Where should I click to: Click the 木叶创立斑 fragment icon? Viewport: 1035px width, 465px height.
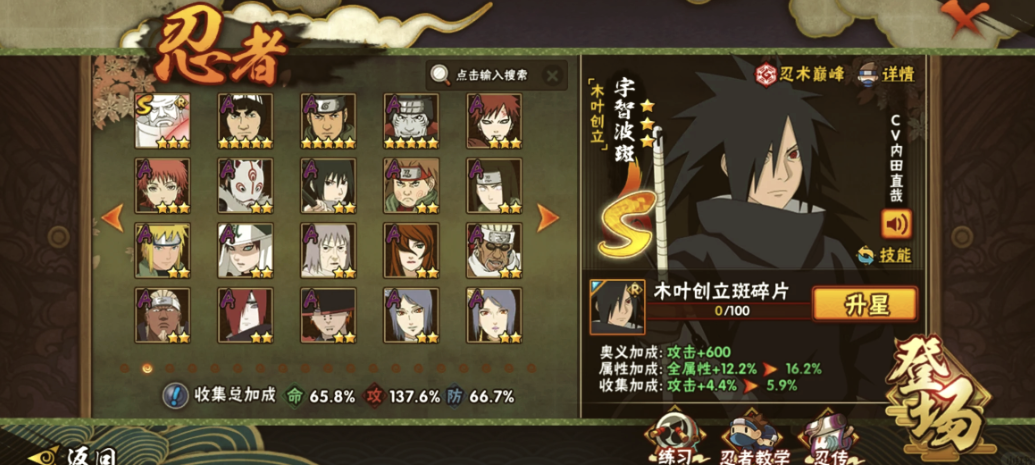(x=617, y=306)
